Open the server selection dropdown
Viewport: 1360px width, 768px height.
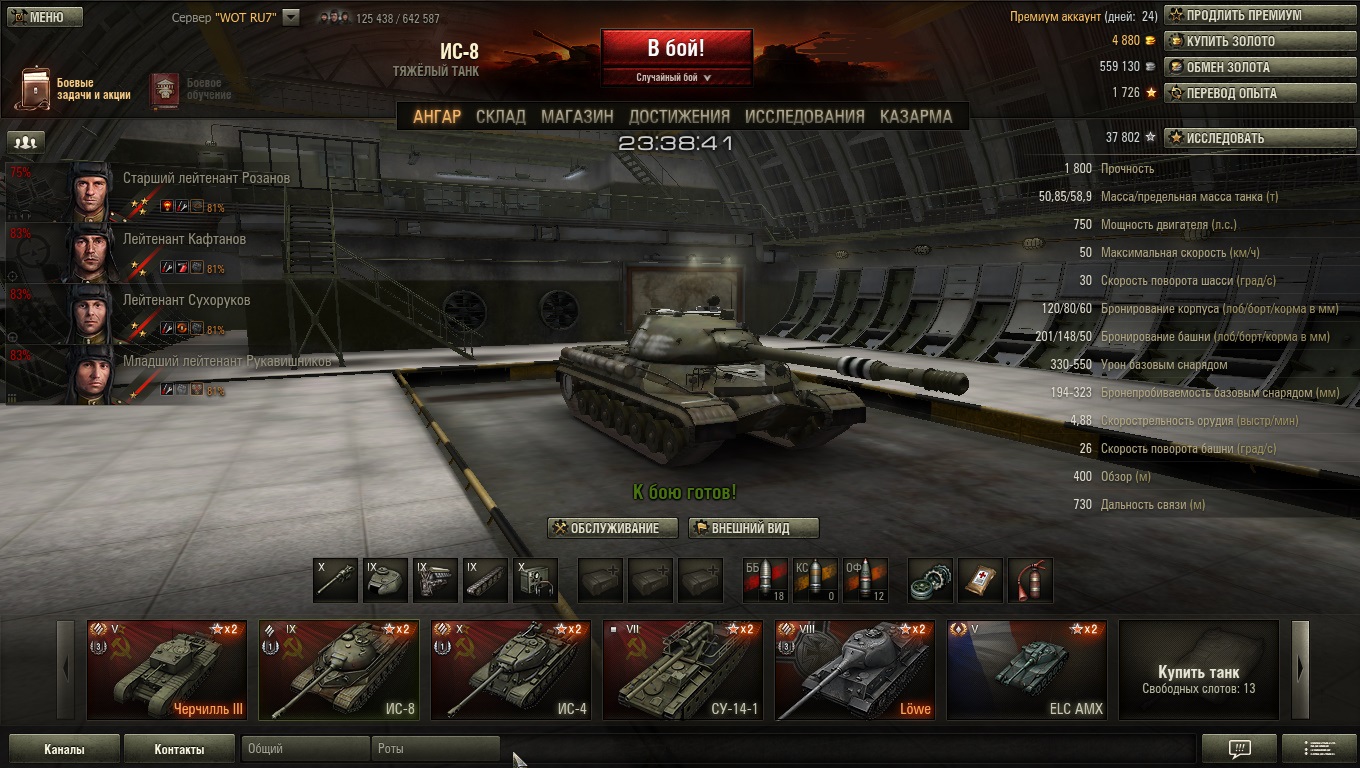pos(291,17)
